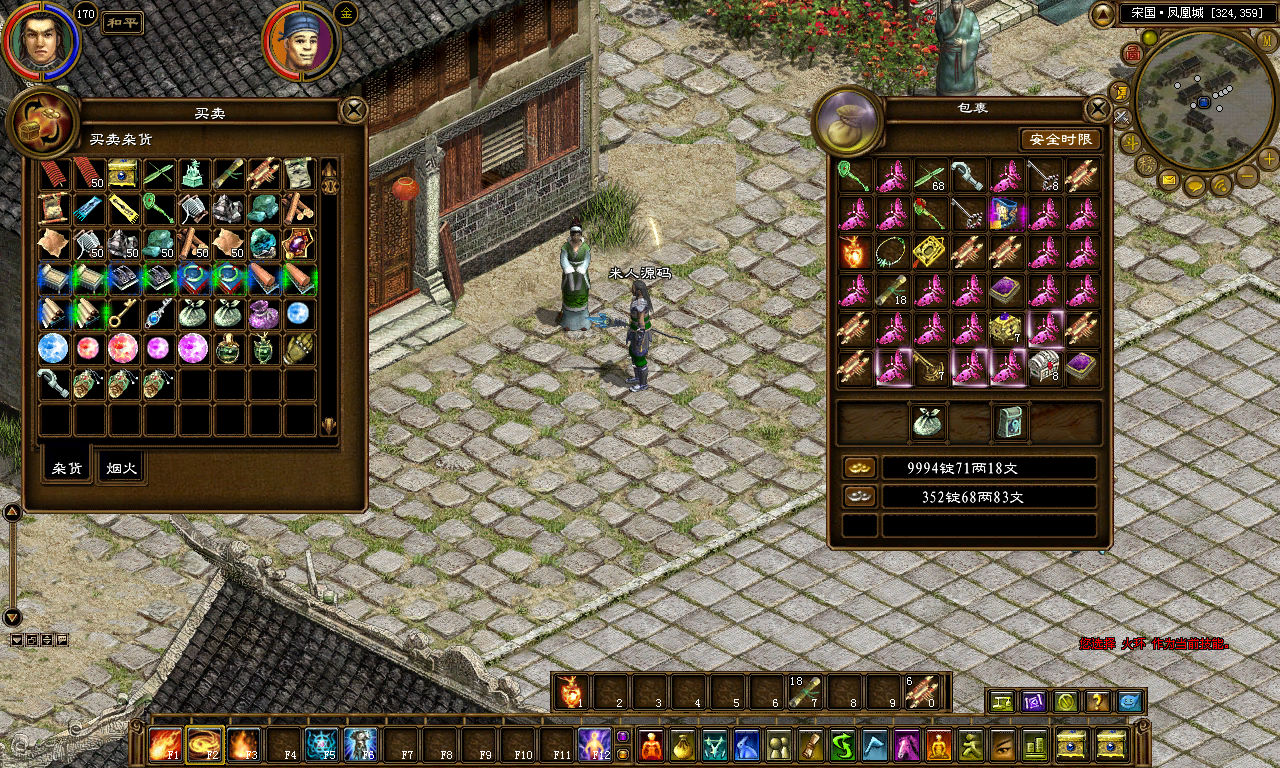This screenshot has width=1280, height=768.
Task: Close the 买卖 shop window
Action: pyautogui.click(x=354, y=110)
